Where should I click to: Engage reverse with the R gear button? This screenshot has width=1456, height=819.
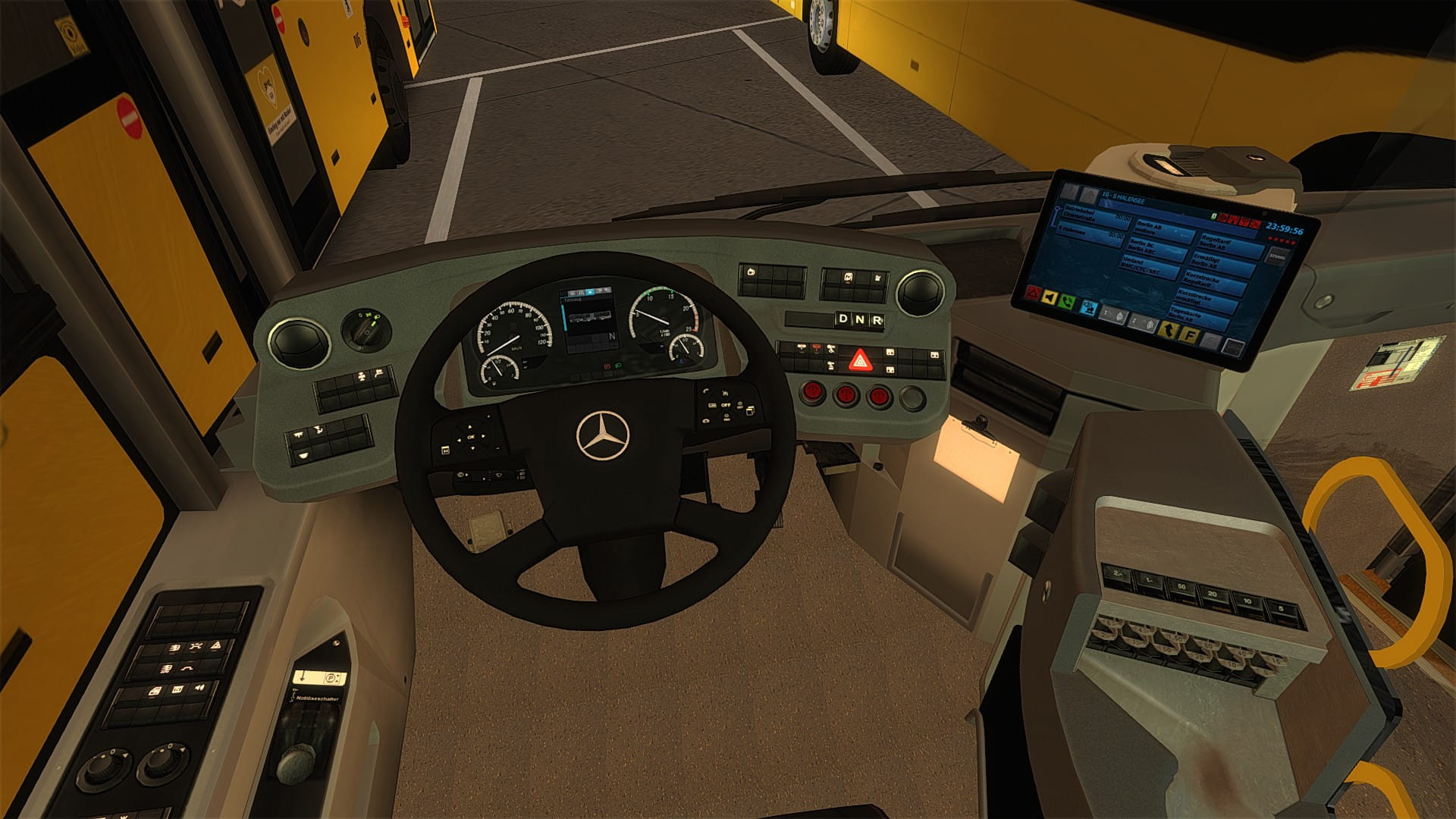click(877, 320)
